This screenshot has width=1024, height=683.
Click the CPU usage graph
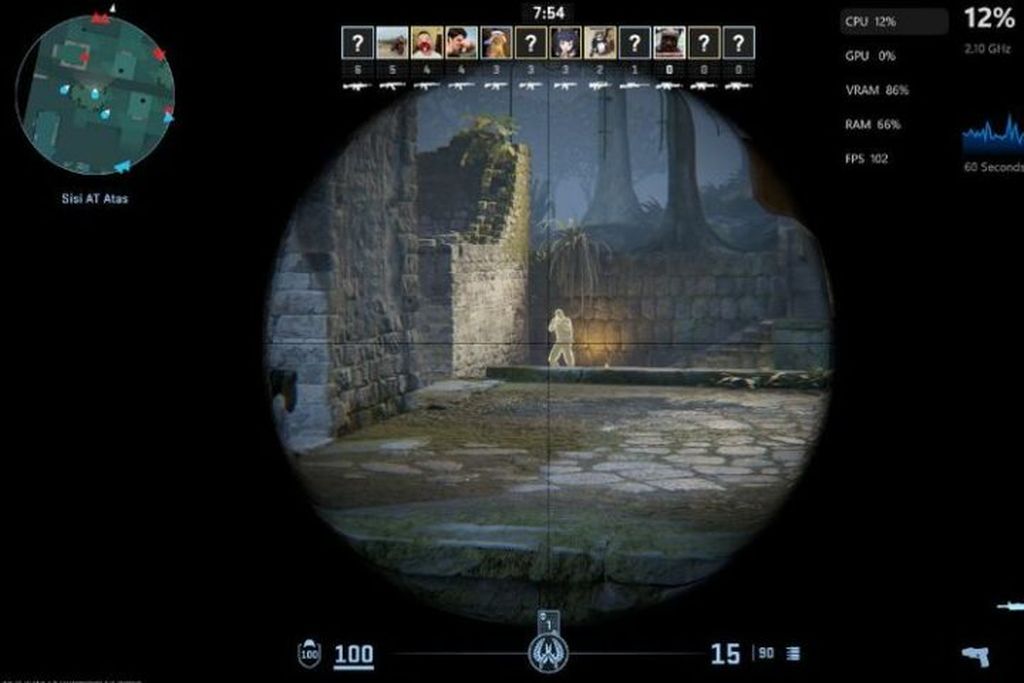pos(992,135)
